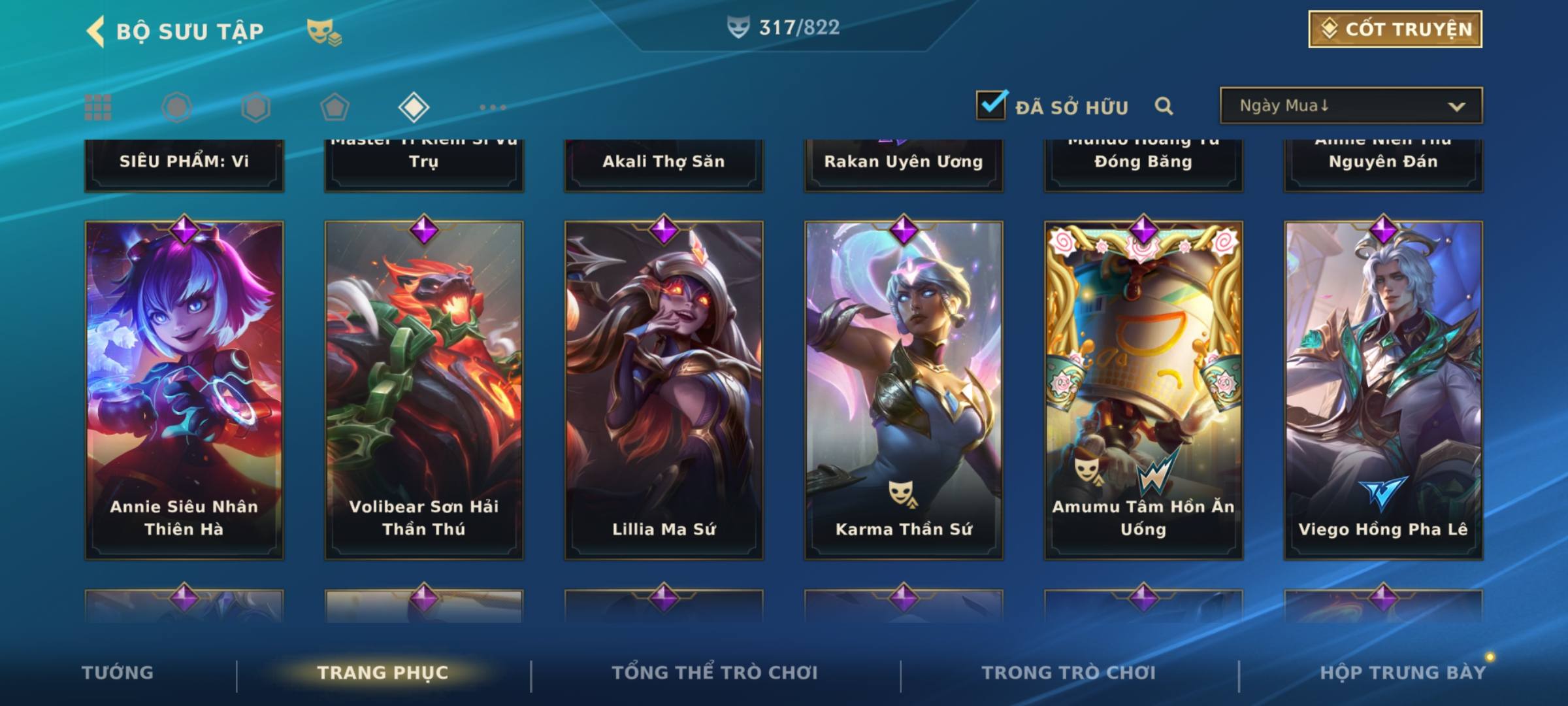
Task: Expand the Ngày Mua sort dropdown
Action: tap(1350, 106)
